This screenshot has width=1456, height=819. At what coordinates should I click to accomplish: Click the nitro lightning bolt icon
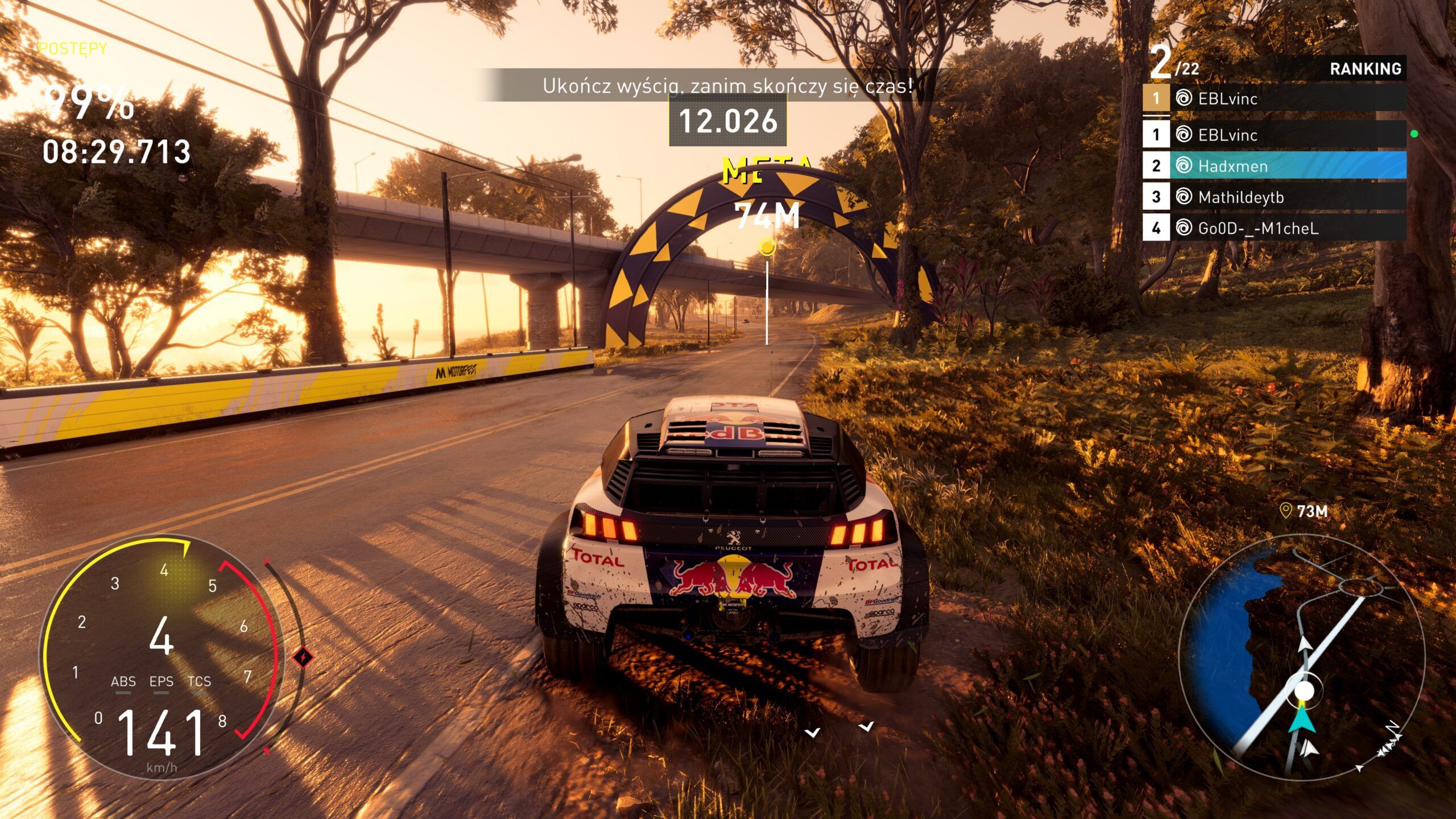303,657
